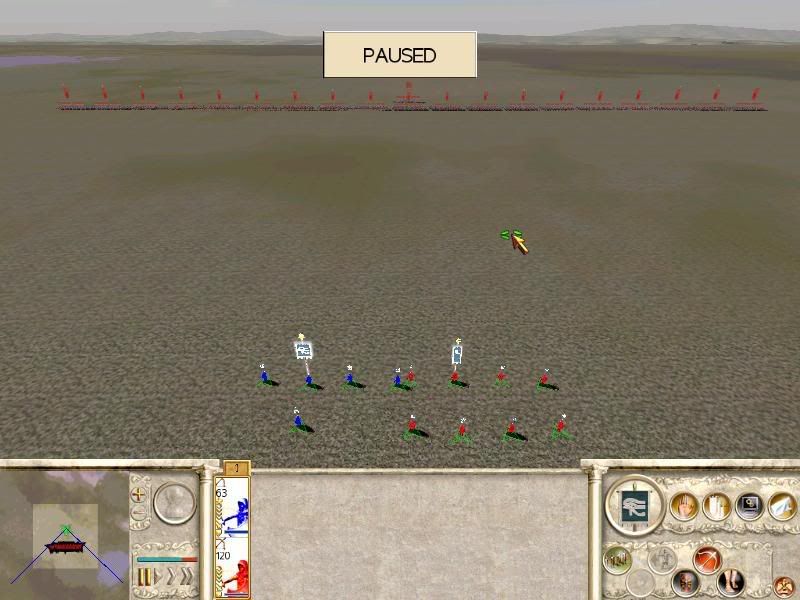This screenshot has height=600, width=800.
Task: Select the blue archer unit card
Action: coord(233,507)
